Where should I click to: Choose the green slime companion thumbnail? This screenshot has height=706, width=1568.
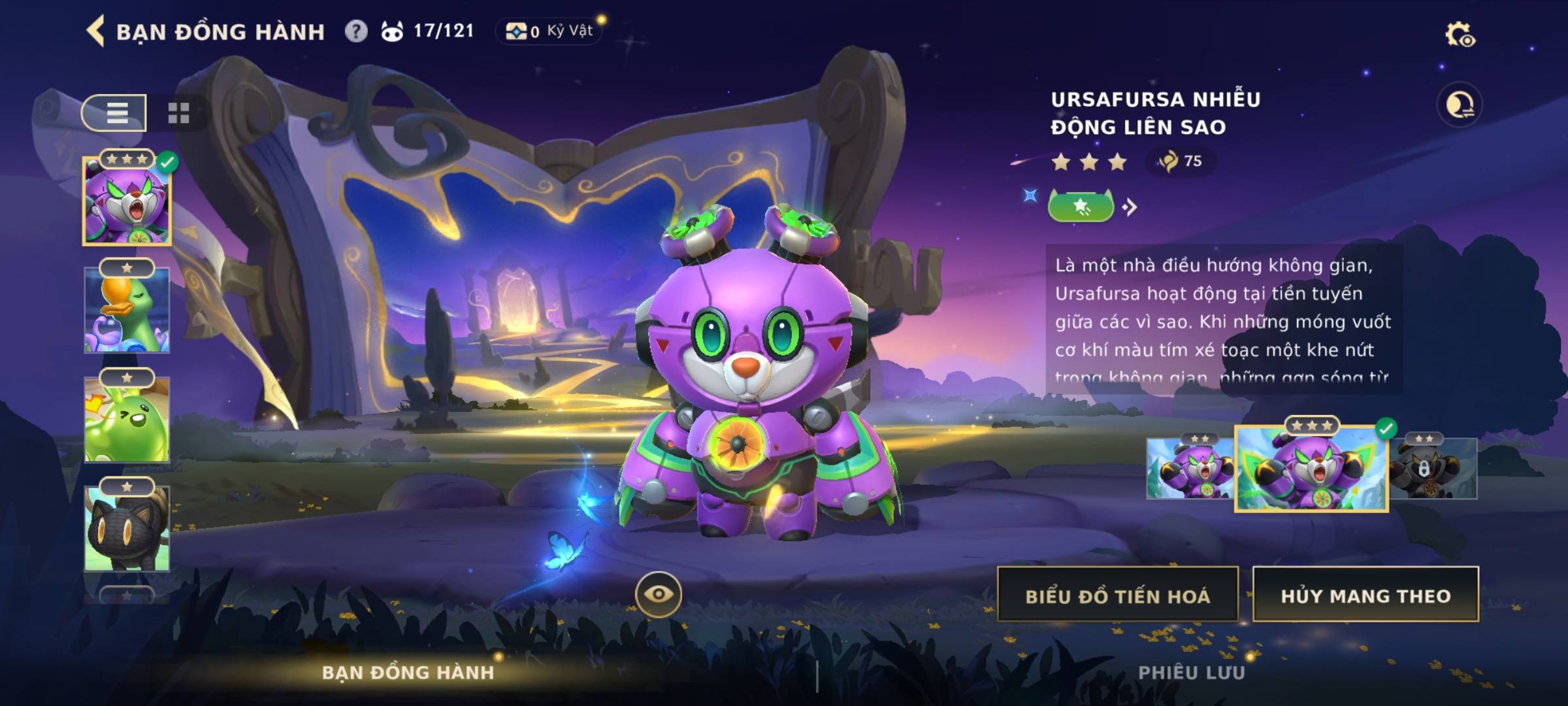[127, 420]
